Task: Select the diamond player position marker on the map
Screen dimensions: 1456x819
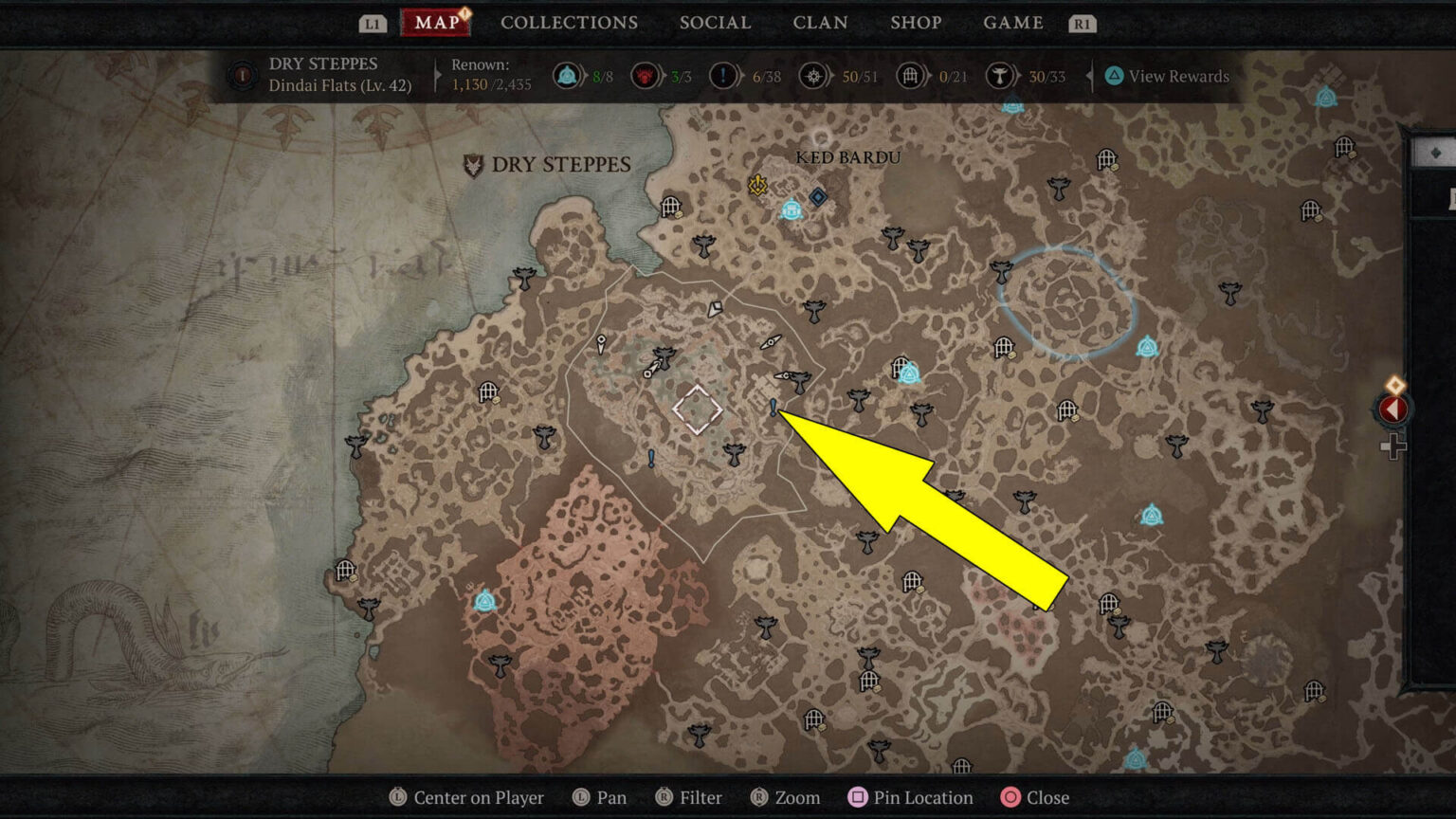Action: tap(697, 409)
